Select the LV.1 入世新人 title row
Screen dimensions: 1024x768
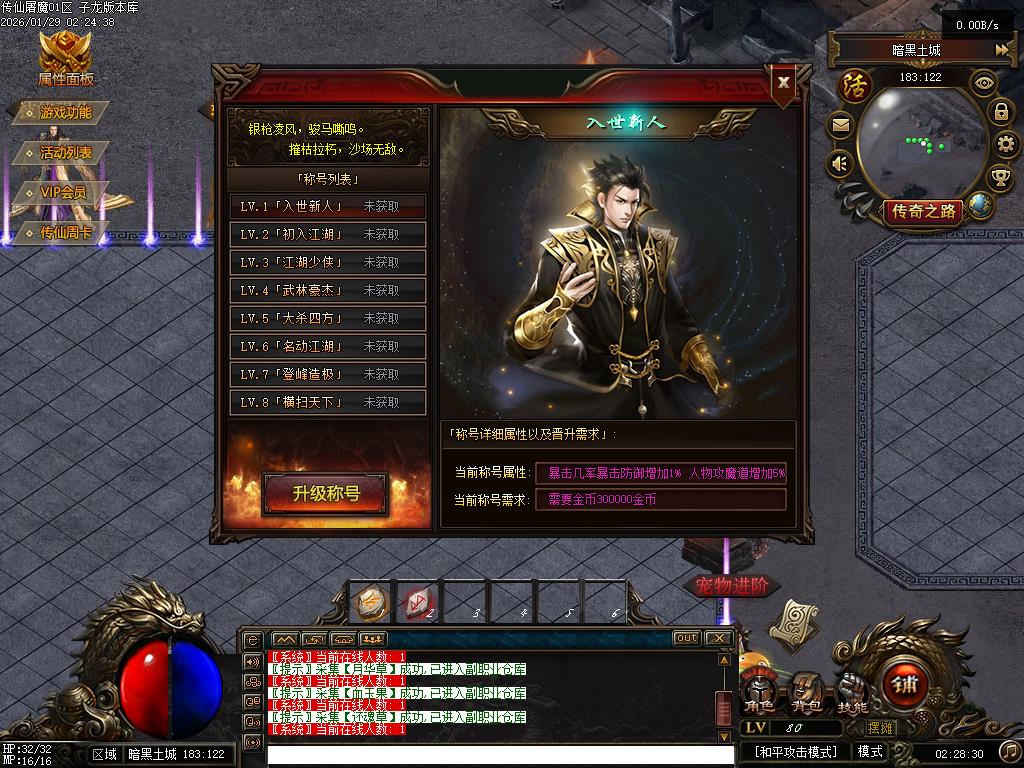[327, 206]
